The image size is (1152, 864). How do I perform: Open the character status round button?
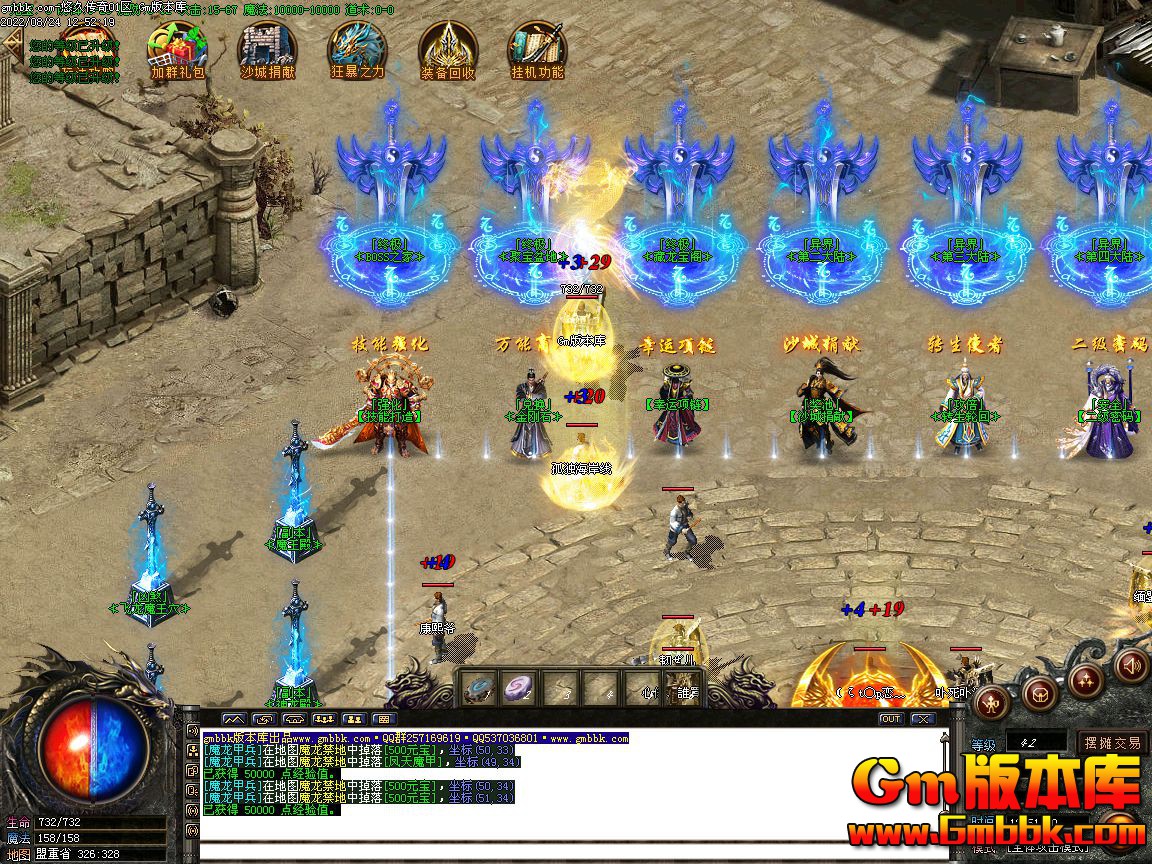point(992,701)
